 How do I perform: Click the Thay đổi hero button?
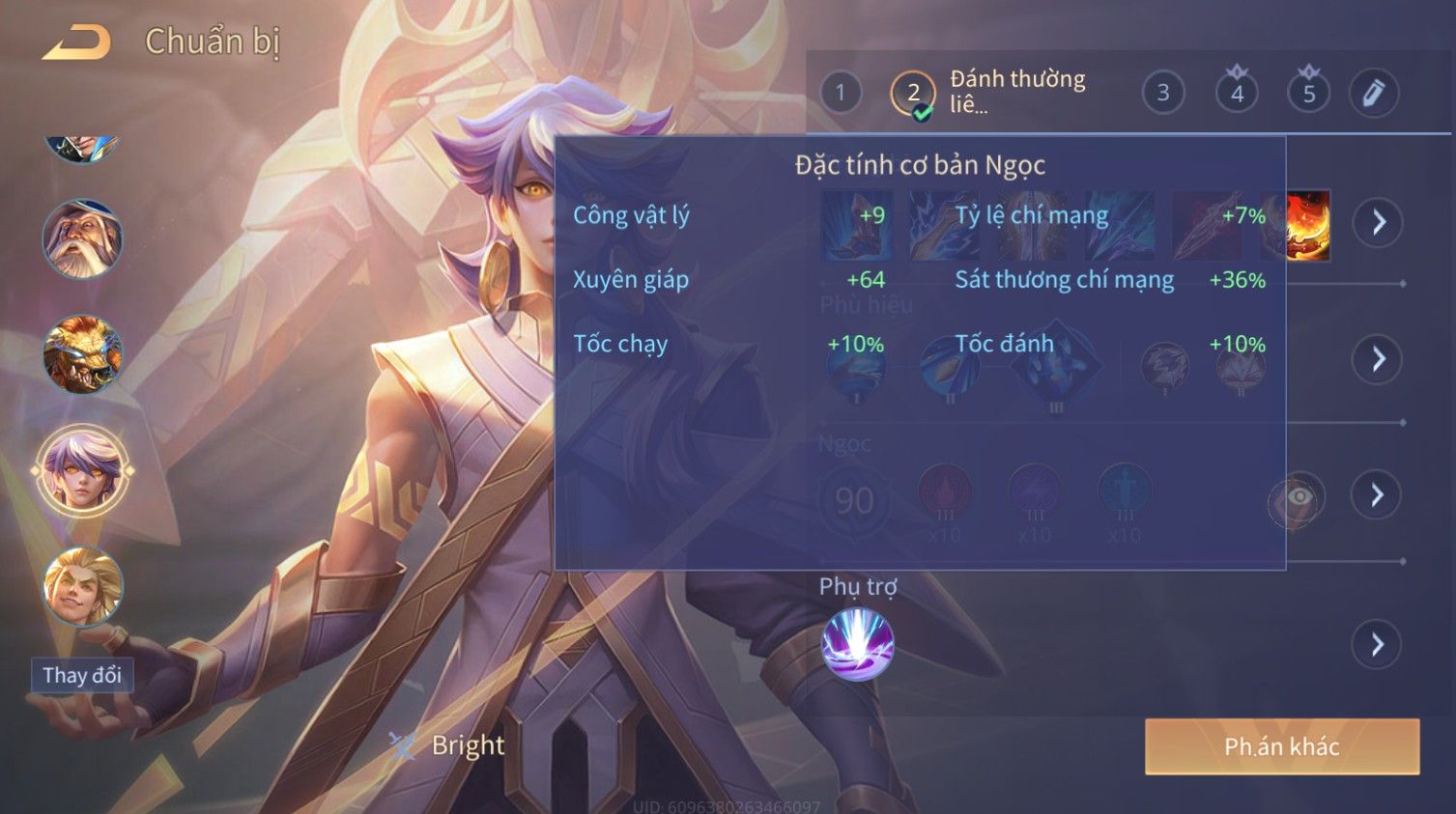pos(82,675)
